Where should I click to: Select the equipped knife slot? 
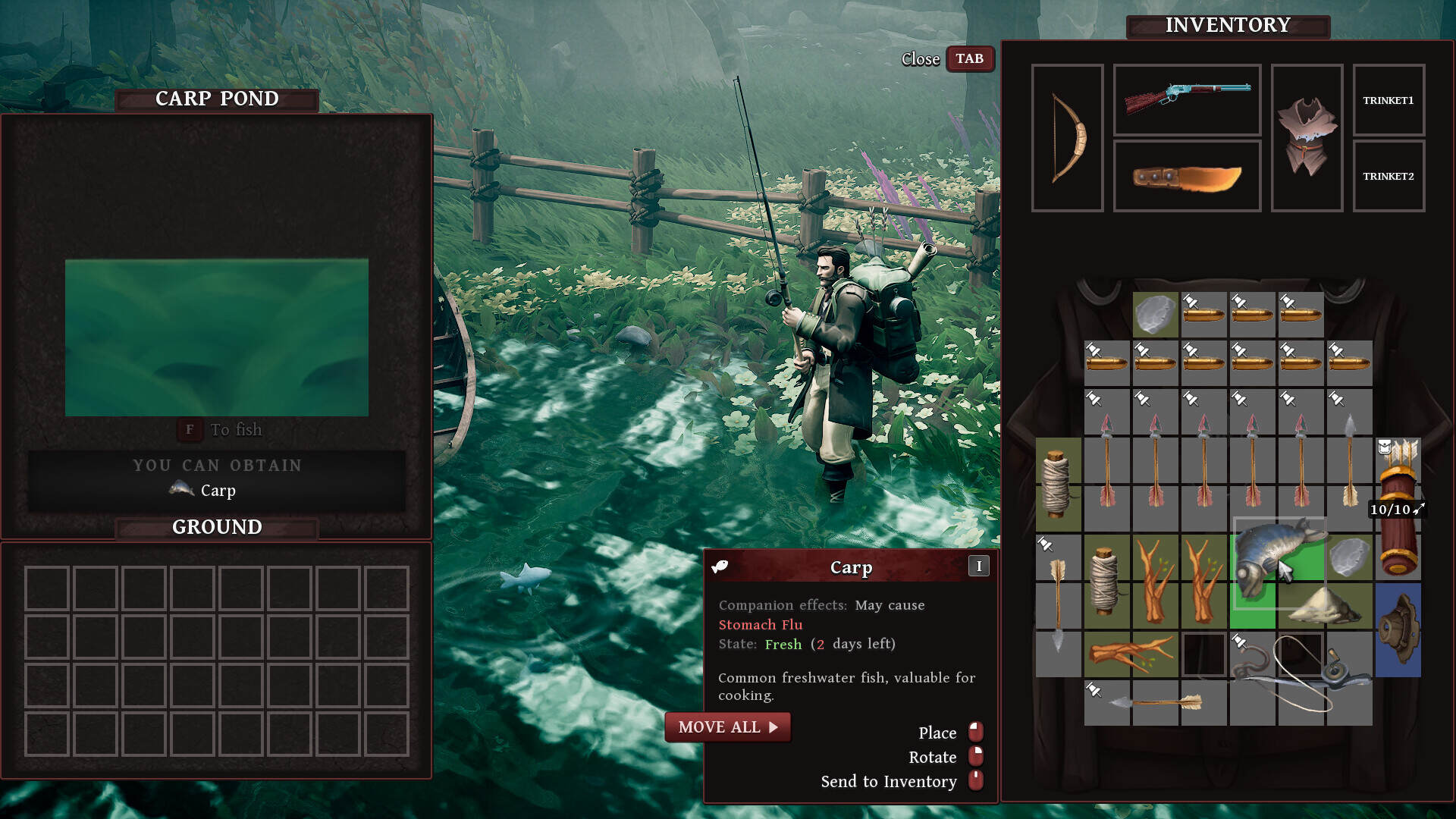[1187, 176]
